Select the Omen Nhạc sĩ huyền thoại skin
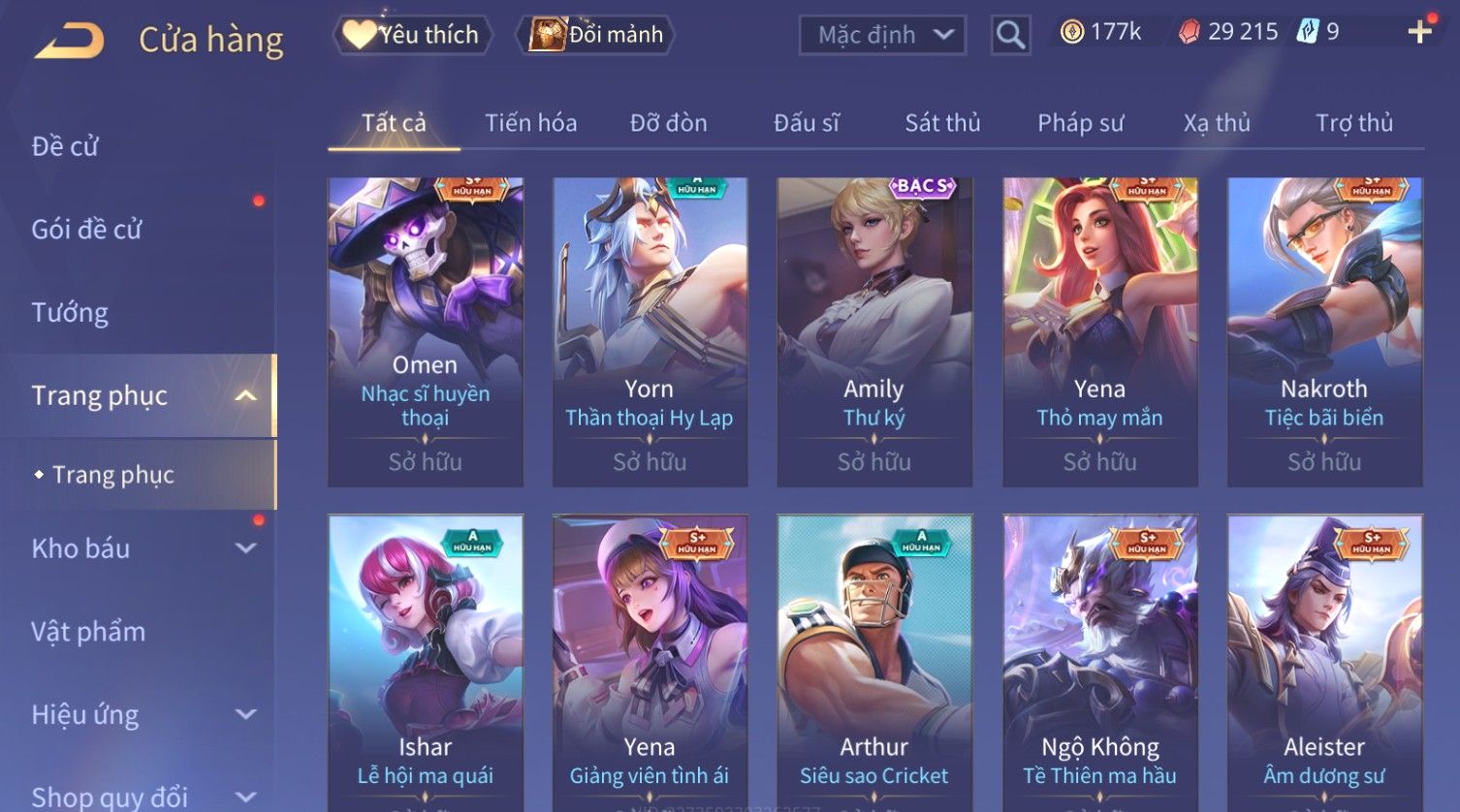The height and width of the screenshot is (812, 1460). tap(426, 331)
